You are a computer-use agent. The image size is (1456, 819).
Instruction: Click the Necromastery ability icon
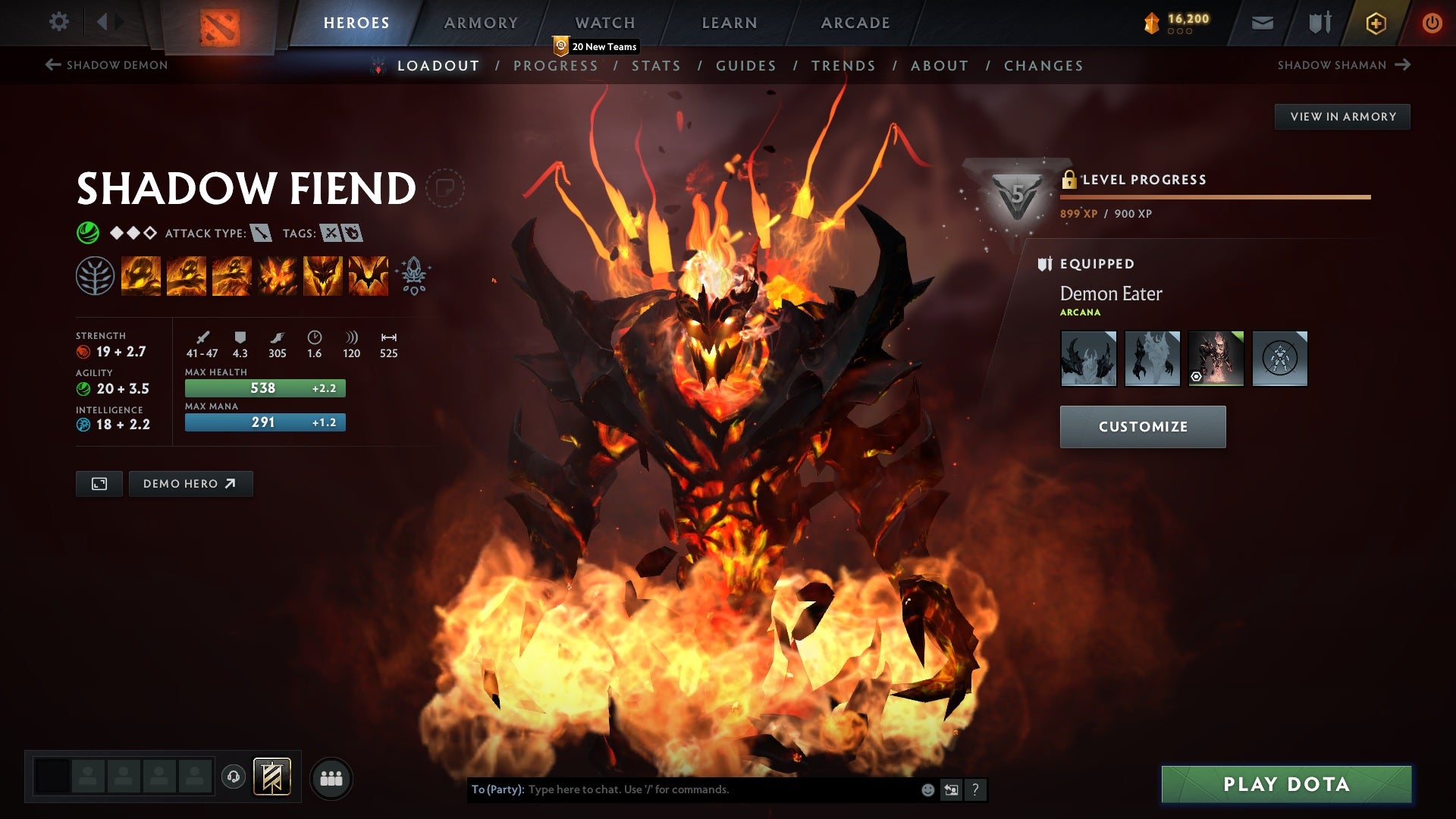[x=275, y=275]
